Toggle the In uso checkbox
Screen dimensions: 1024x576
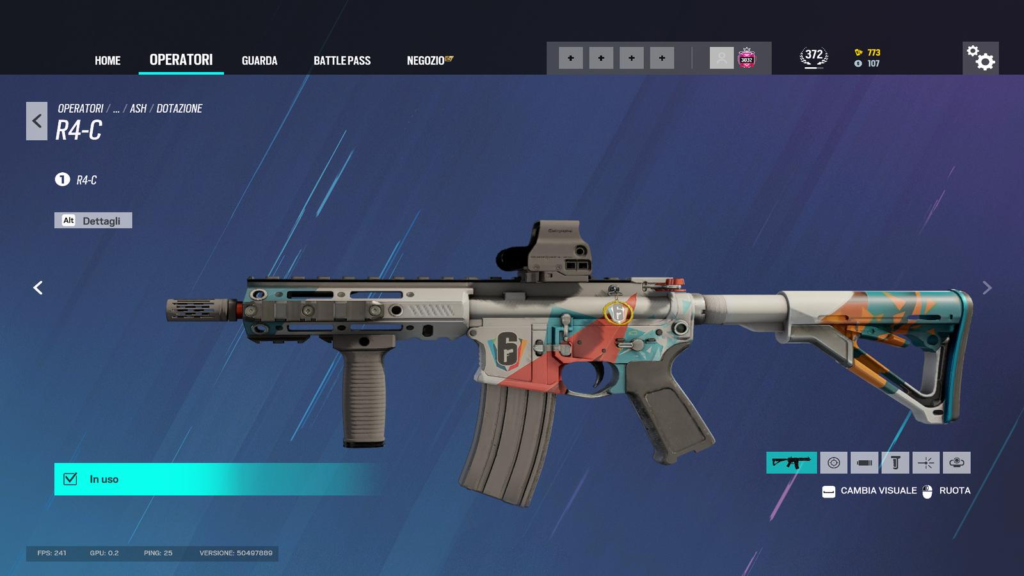70,479
